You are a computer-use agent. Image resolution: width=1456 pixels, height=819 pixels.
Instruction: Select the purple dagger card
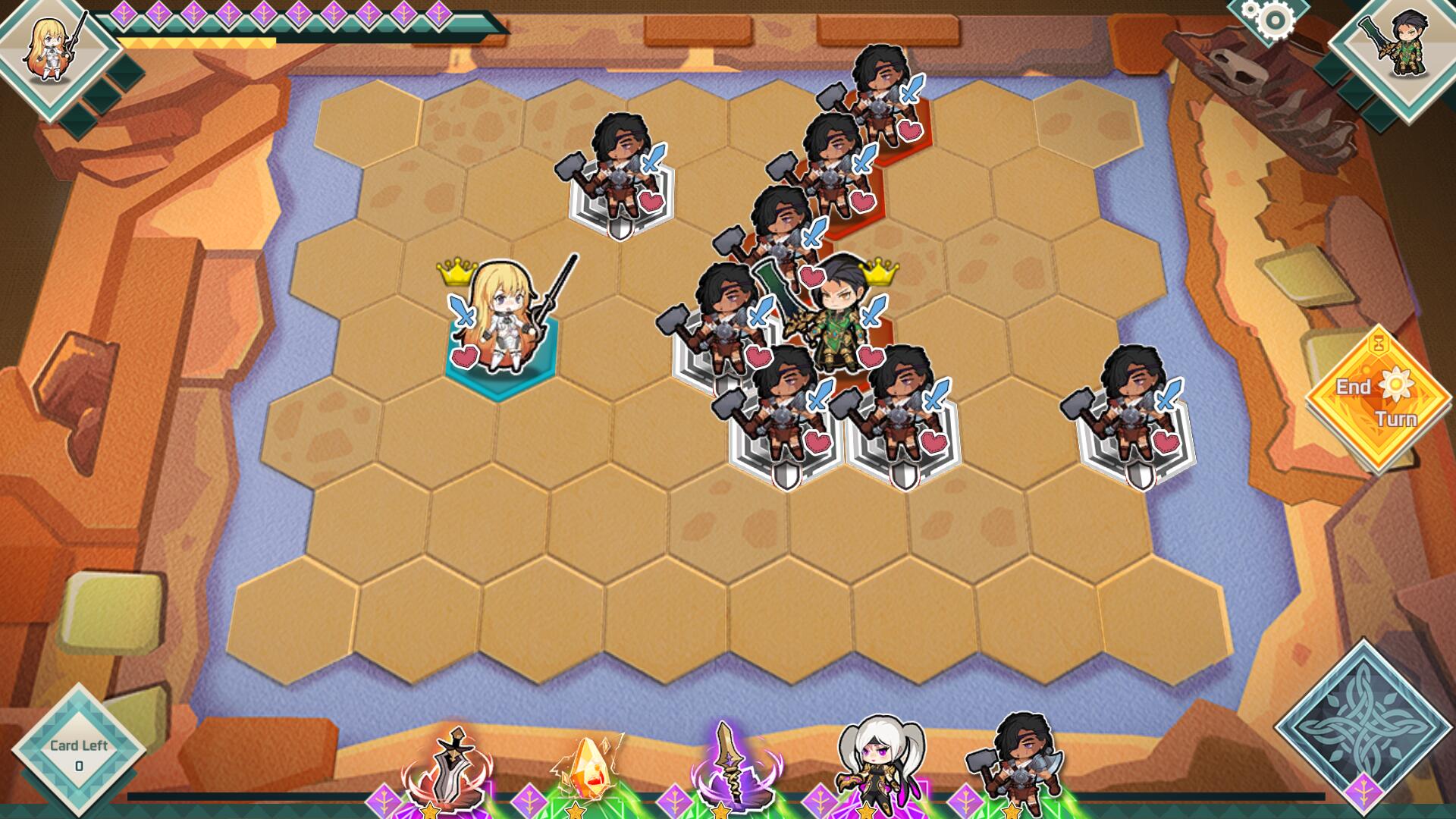pos(732,766)
